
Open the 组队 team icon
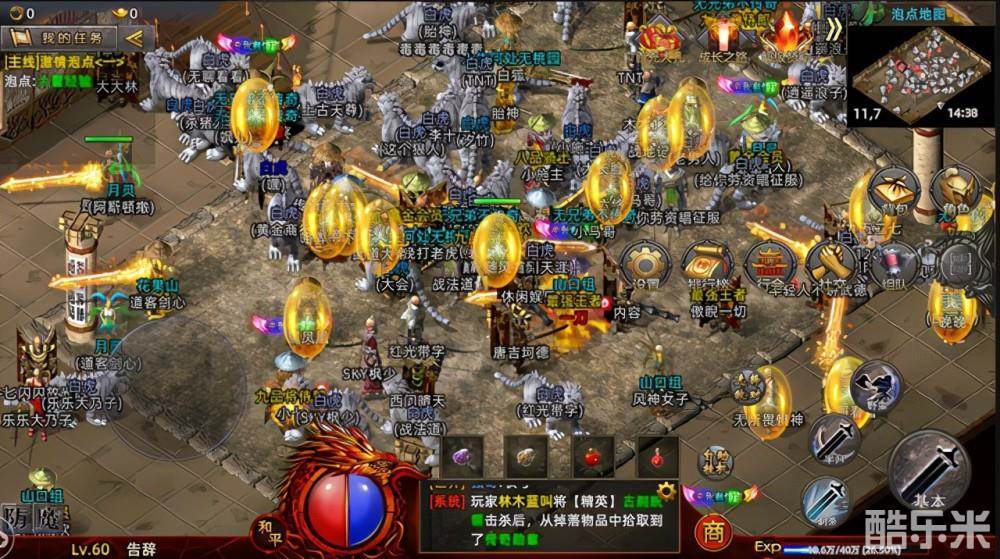click(892, 265)
